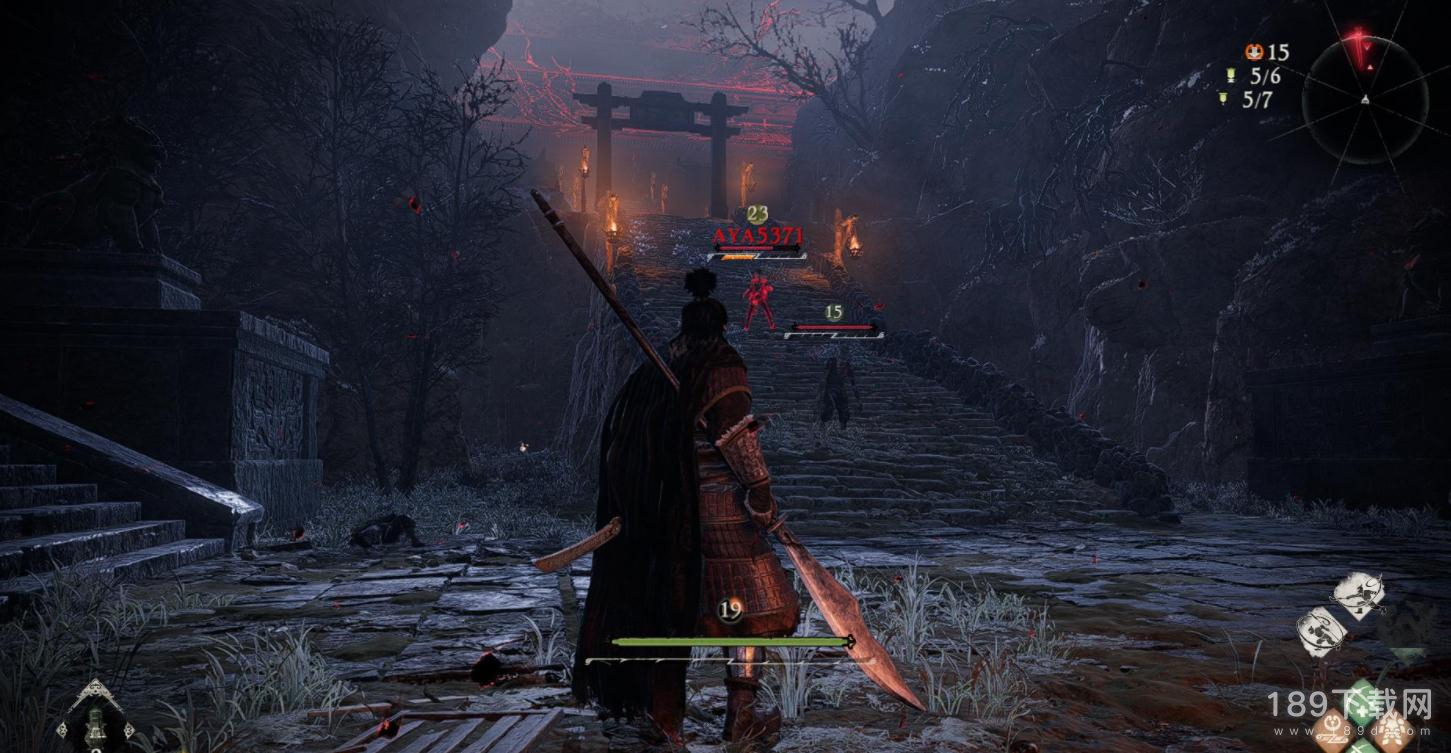Activate the lower white martial art skill icon
Screen dimensions: 1451x753
point(1321,631)
